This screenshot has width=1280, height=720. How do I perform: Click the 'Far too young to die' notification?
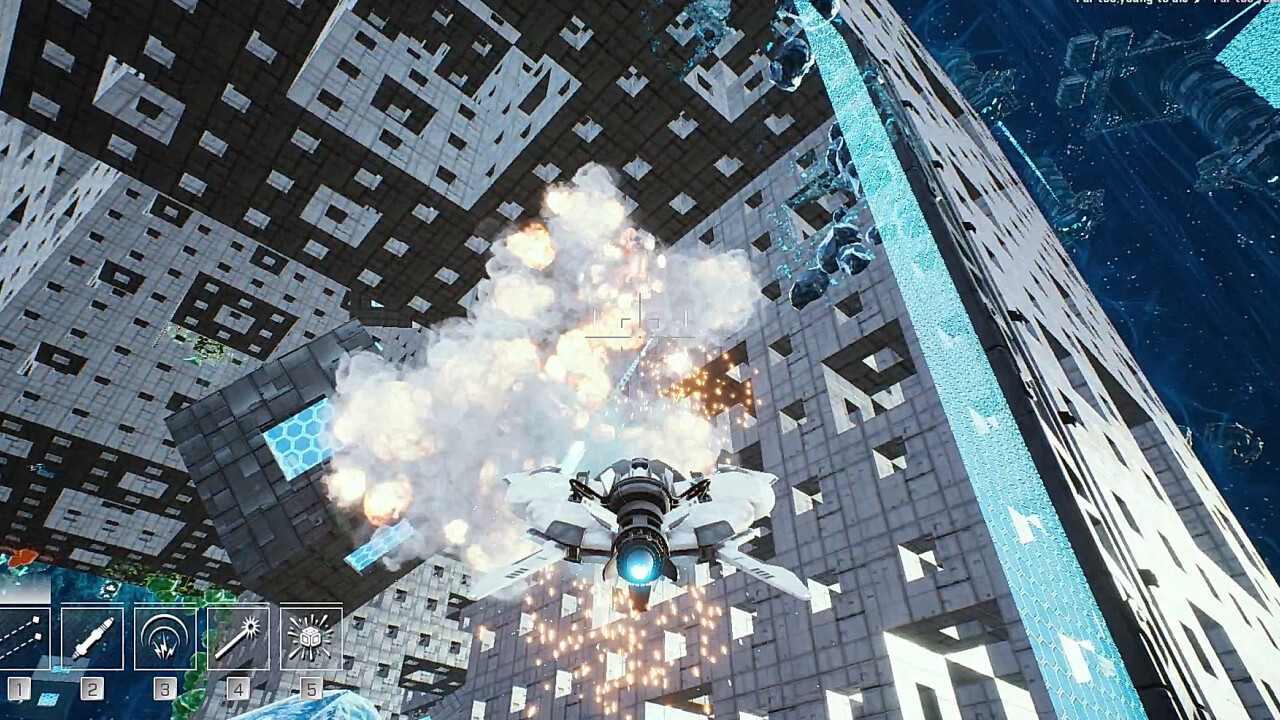pos(1130,6)
